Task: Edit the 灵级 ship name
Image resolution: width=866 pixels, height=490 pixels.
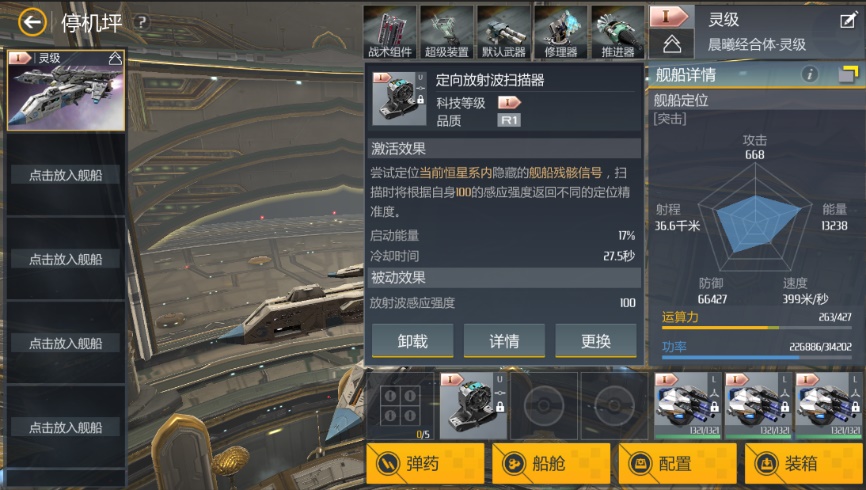Action: click(x=847, y=20)
